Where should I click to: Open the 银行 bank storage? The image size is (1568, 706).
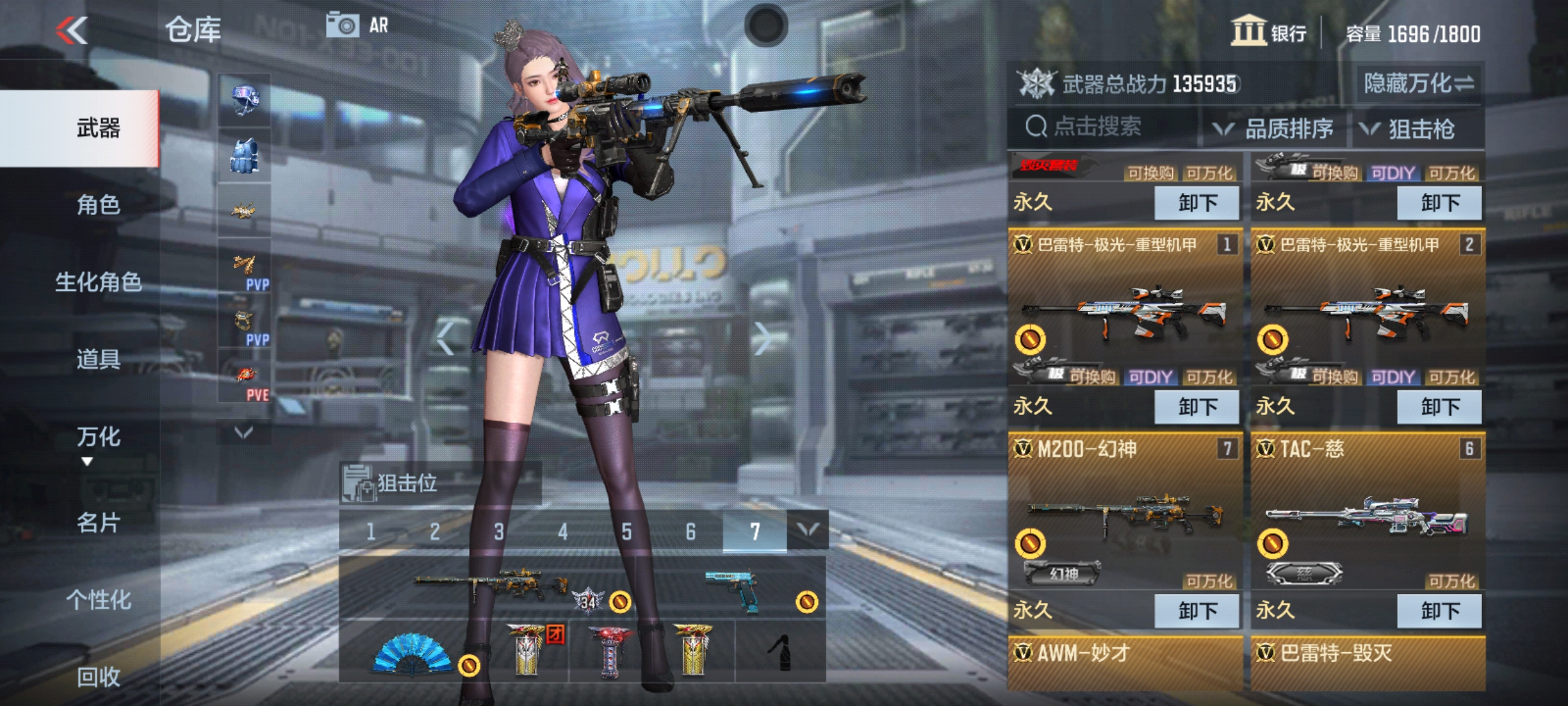1269,32
